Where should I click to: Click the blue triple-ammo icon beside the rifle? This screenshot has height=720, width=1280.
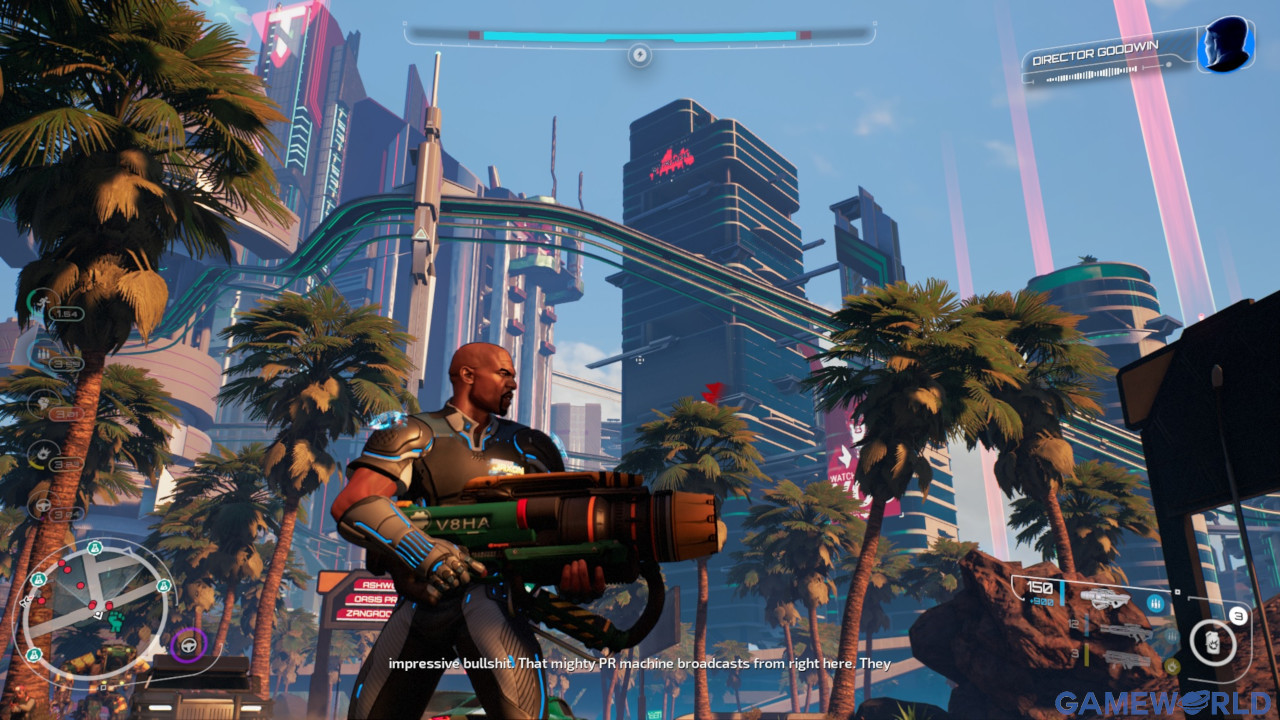point(1155,603)
